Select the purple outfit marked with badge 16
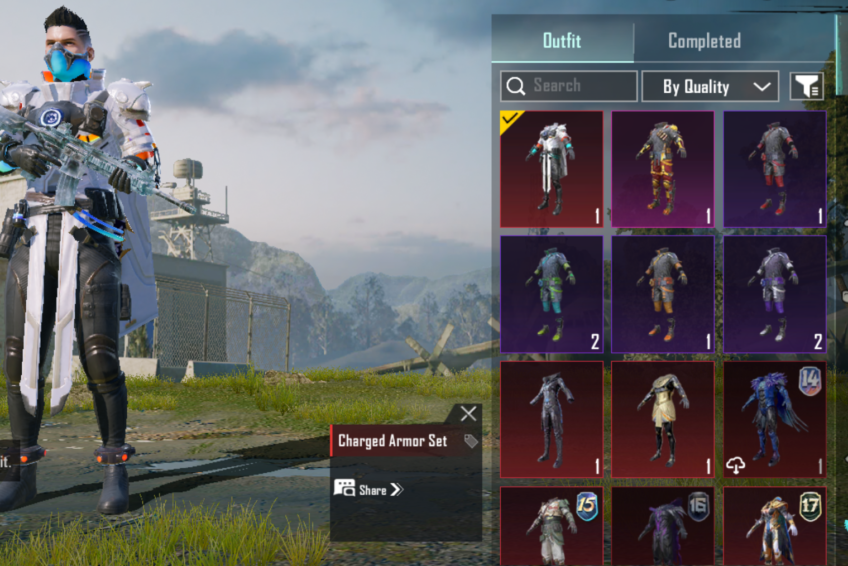Image resolution: width=848 pixels, height=566 pixels. (x=663, y=526)
